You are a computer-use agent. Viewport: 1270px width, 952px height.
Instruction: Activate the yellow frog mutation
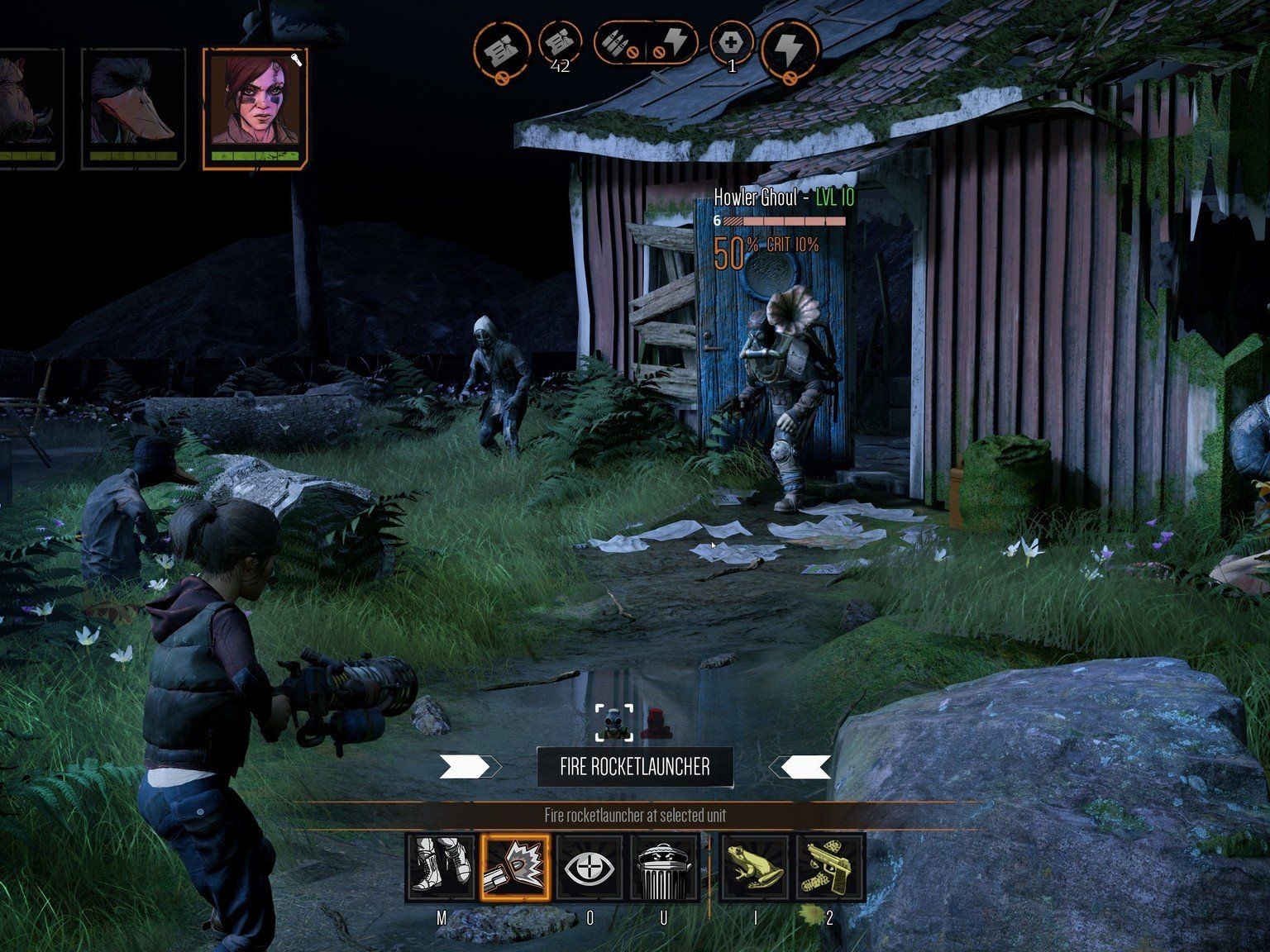[x=755, y=866]
